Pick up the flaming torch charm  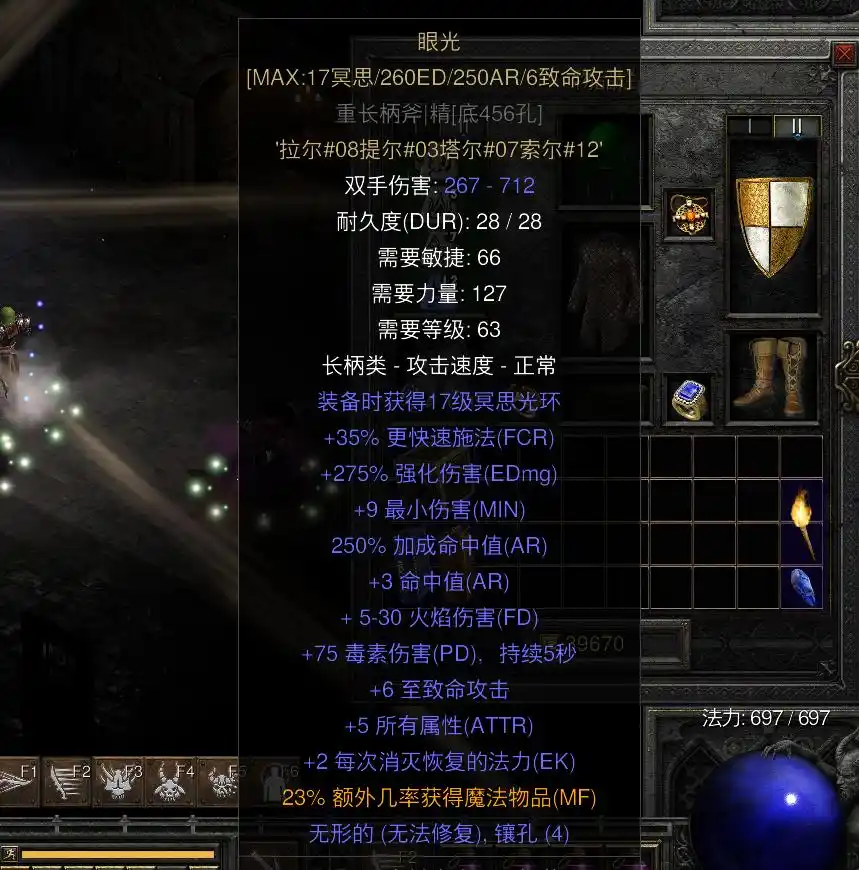[802, 519]
